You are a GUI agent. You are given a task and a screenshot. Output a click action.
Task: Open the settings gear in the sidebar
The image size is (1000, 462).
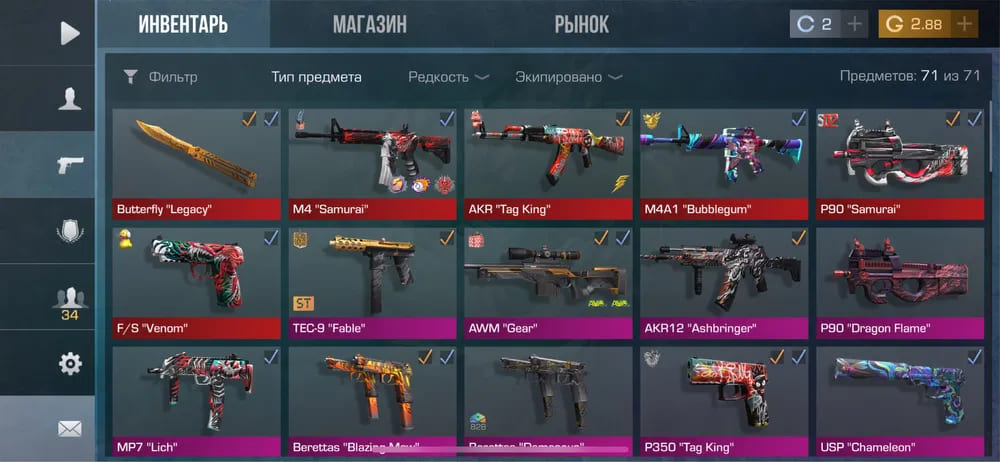[x=69, y=363]
